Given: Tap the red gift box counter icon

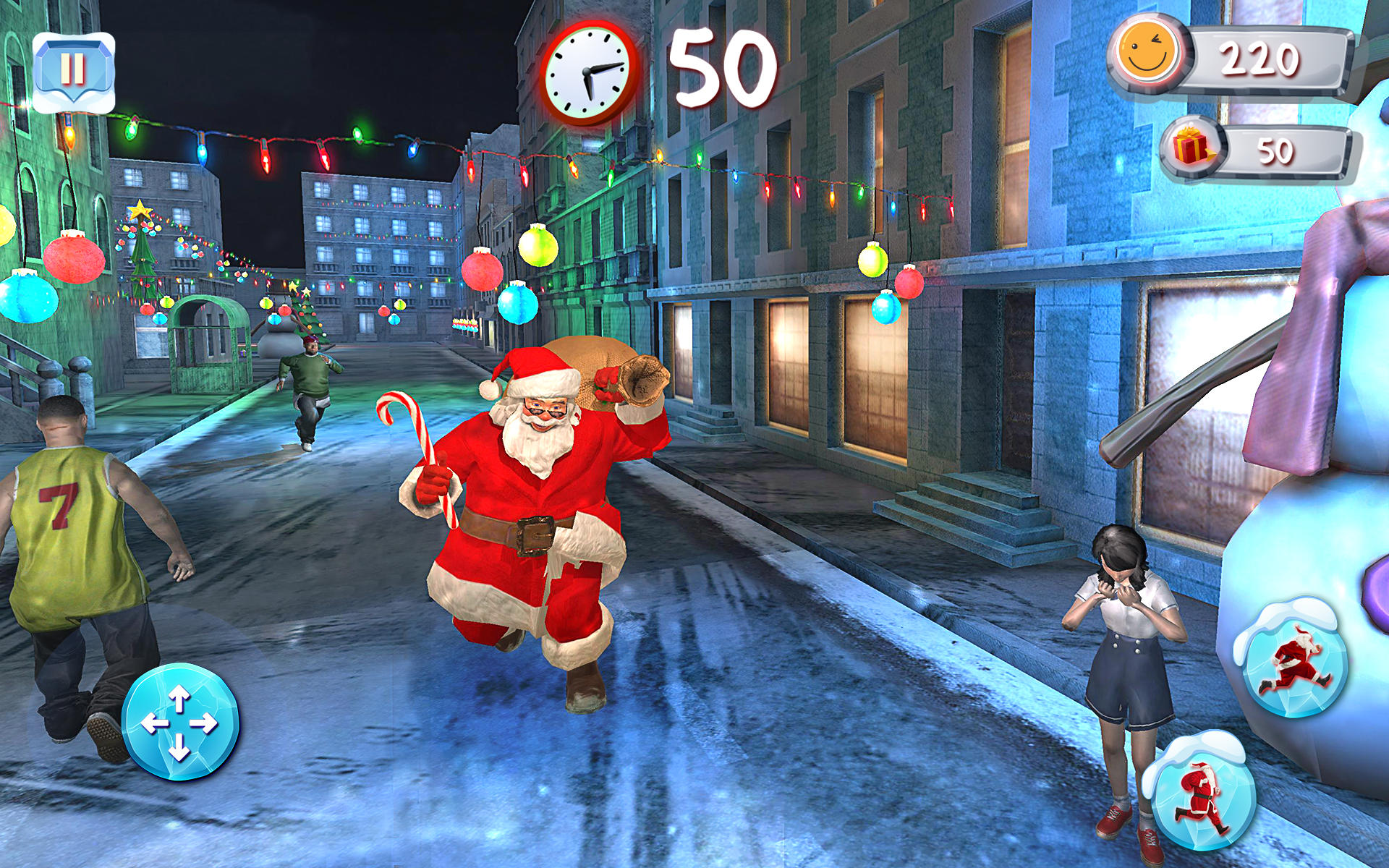Looking at the screenshot, I should 1191,145.
